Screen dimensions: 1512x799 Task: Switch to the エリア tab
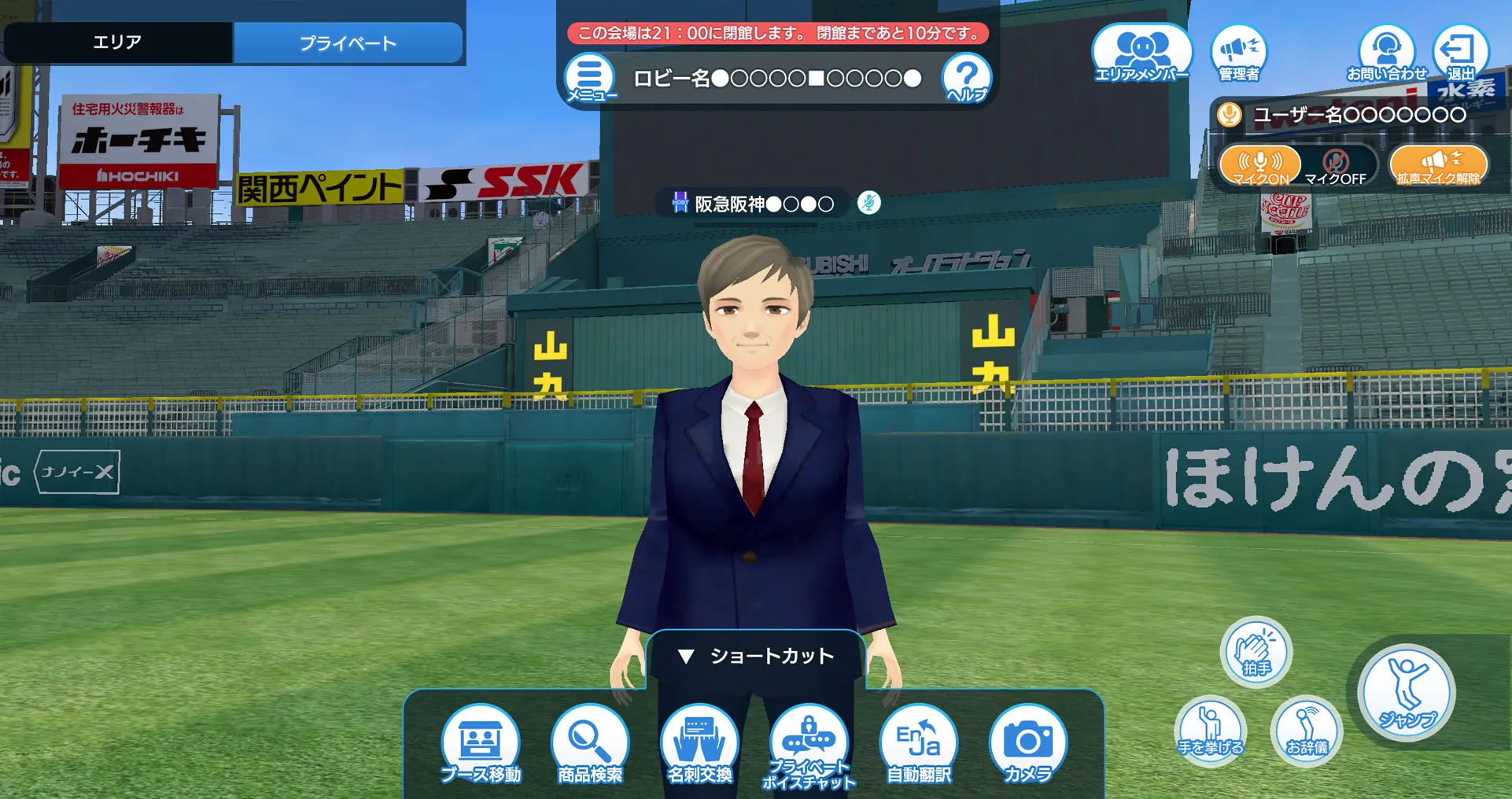(x=118, y=42)
